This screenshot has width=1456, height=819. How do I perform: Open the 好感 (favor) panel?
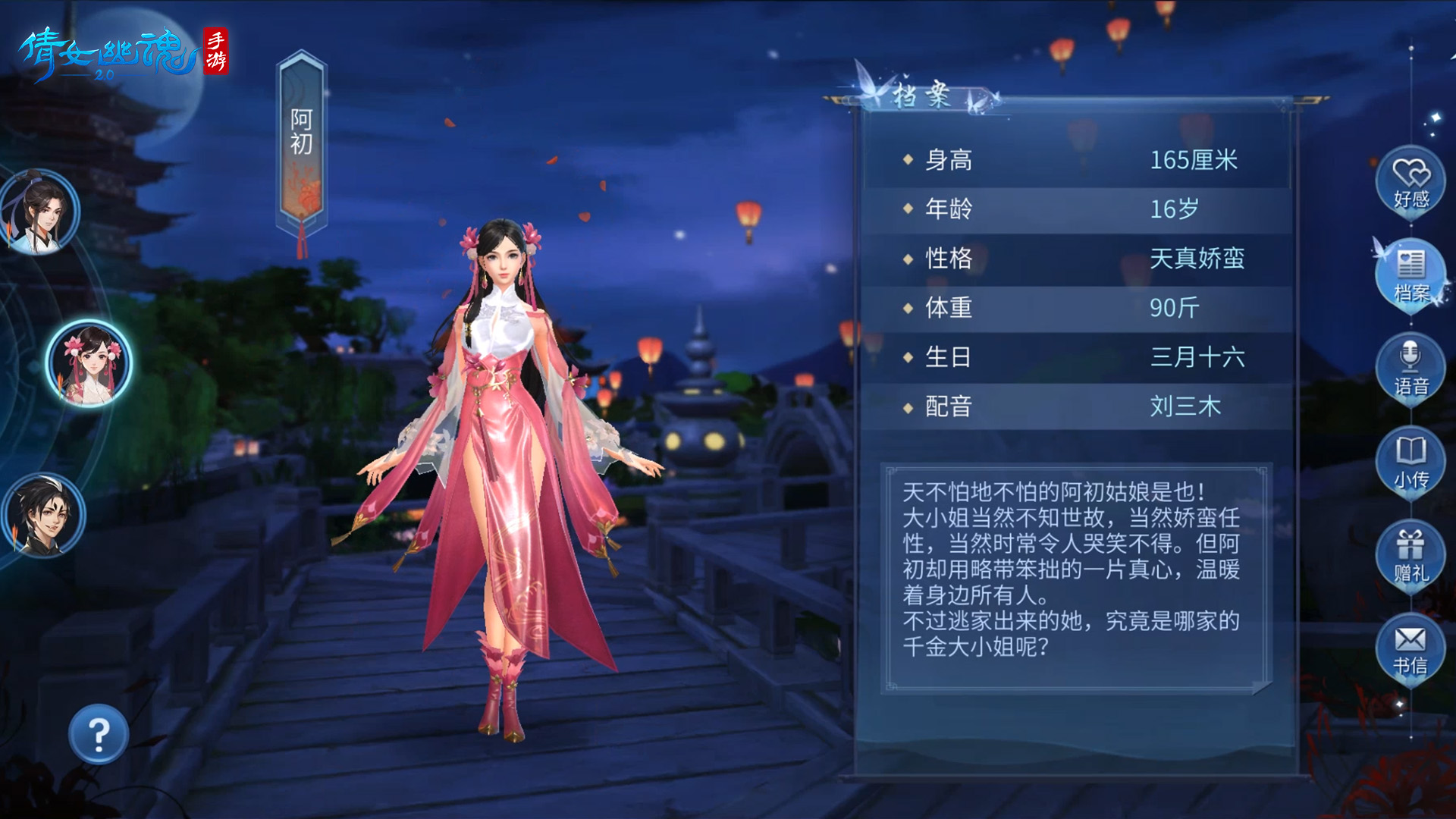pyautogui.click(x=1410, y=180)
